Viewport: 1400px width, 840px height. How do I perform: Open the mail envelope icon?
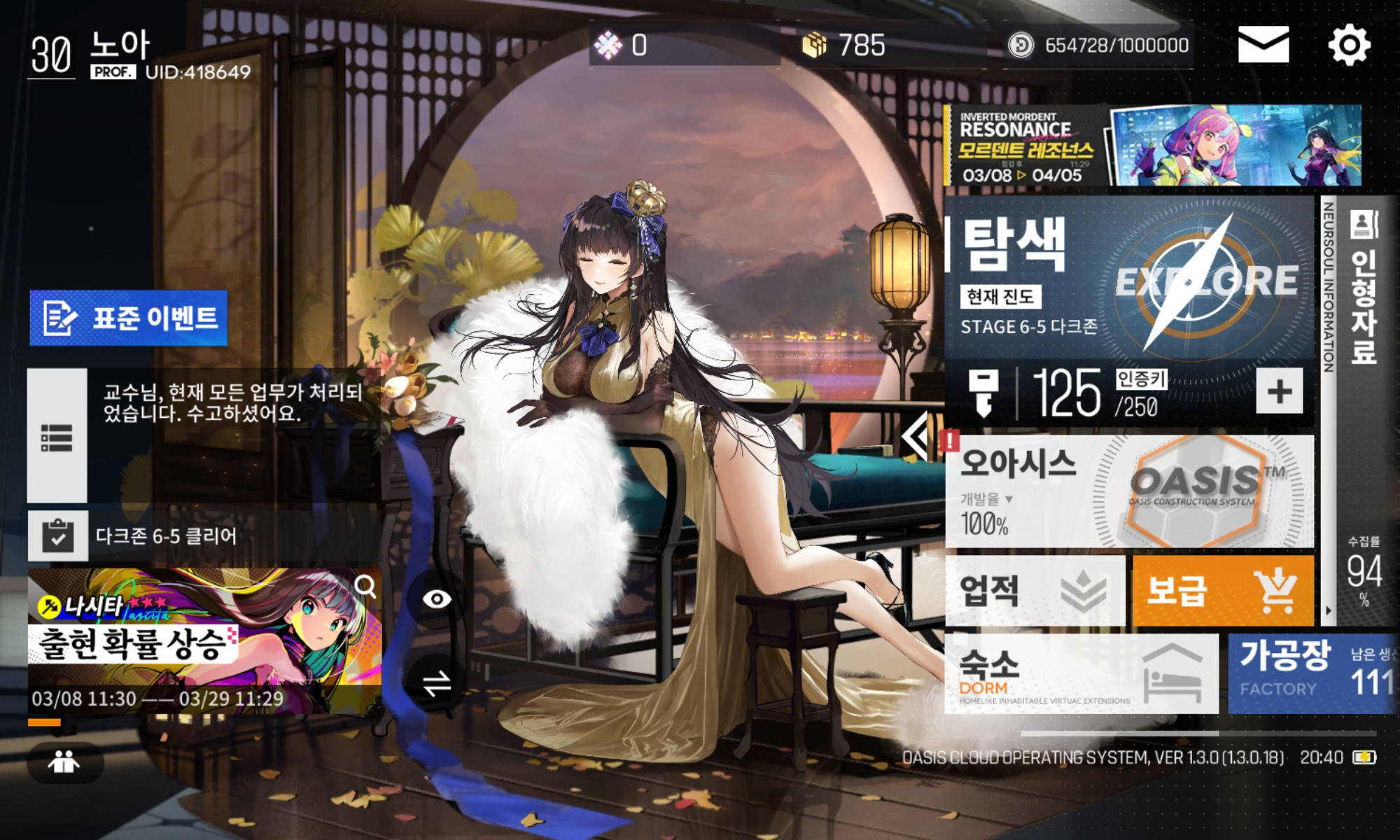click(x=1263, y=45)
